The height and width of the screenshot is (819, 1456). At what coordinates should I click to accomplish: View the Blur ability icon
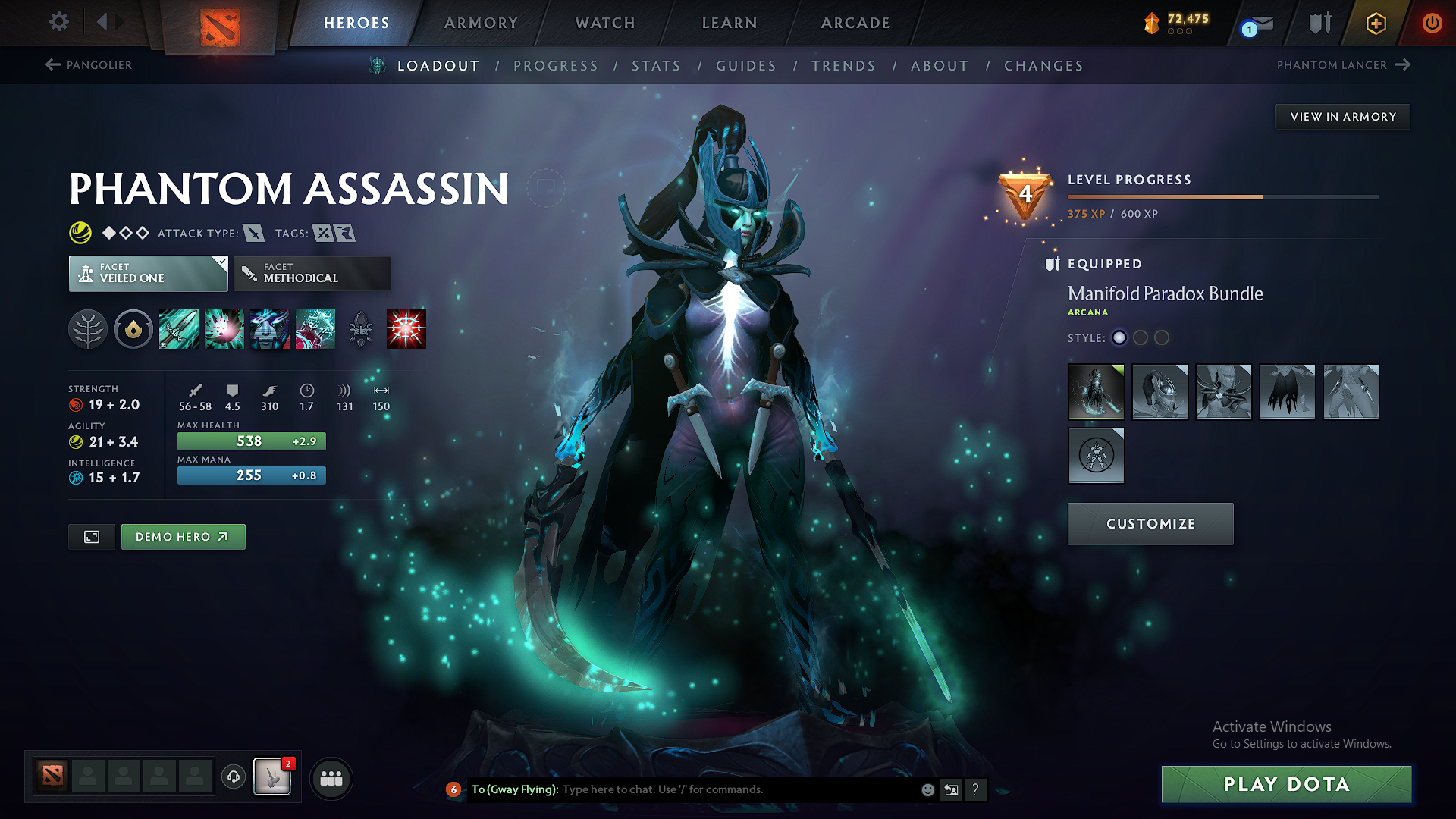point(270,328)
